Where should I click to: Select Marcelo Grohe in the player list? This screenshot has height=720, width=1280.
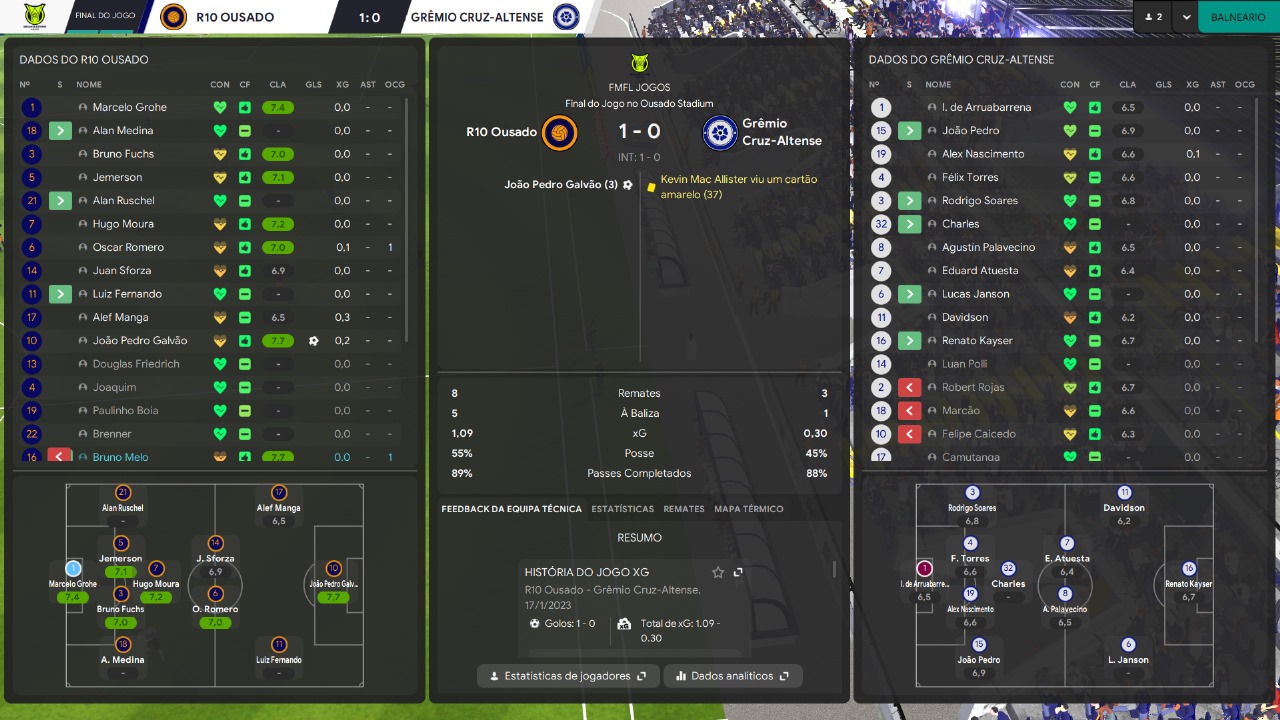pyautogui.click(x=129, y=107)
